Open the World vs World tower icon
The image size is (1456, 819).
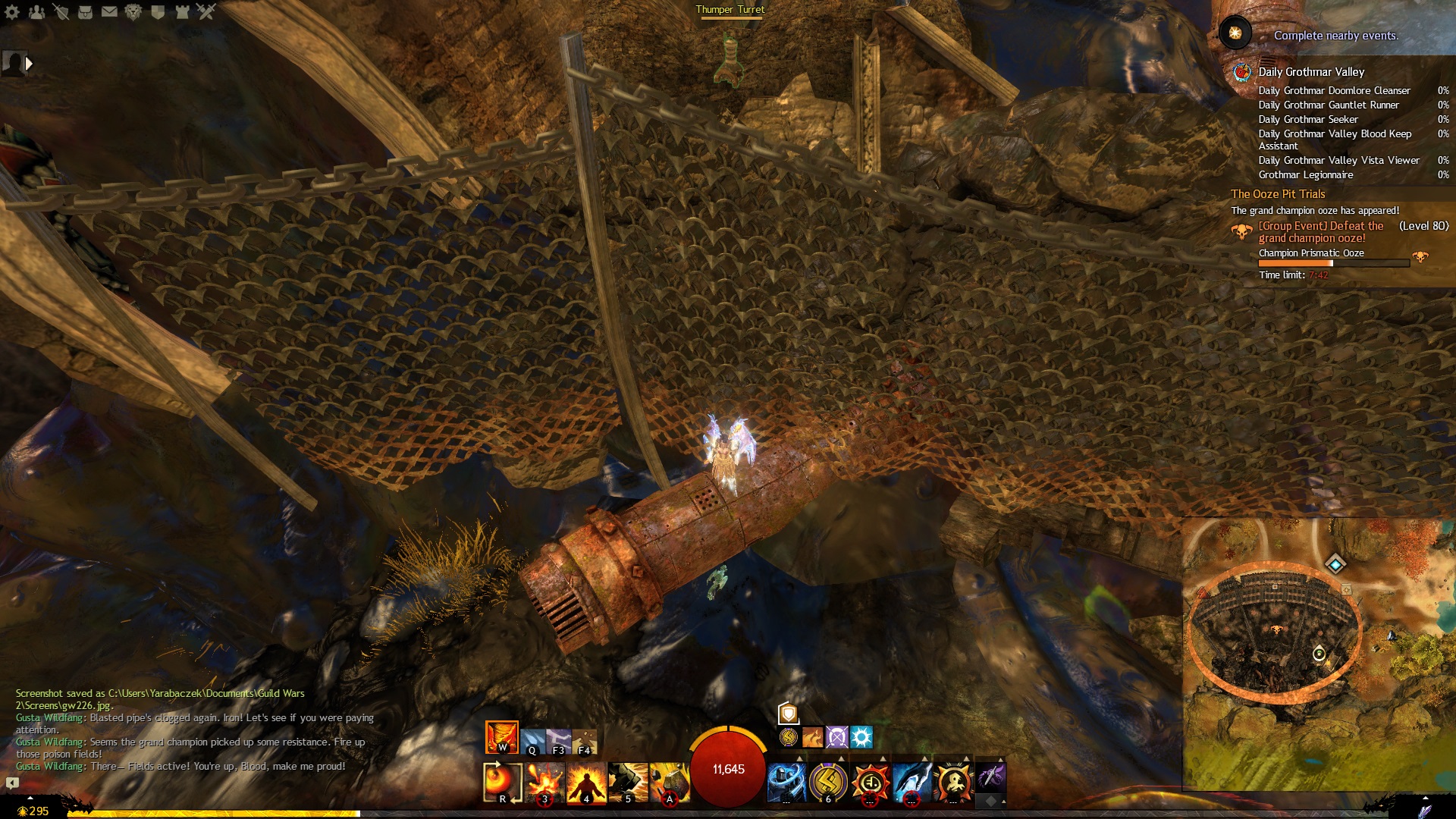[182, 11]
